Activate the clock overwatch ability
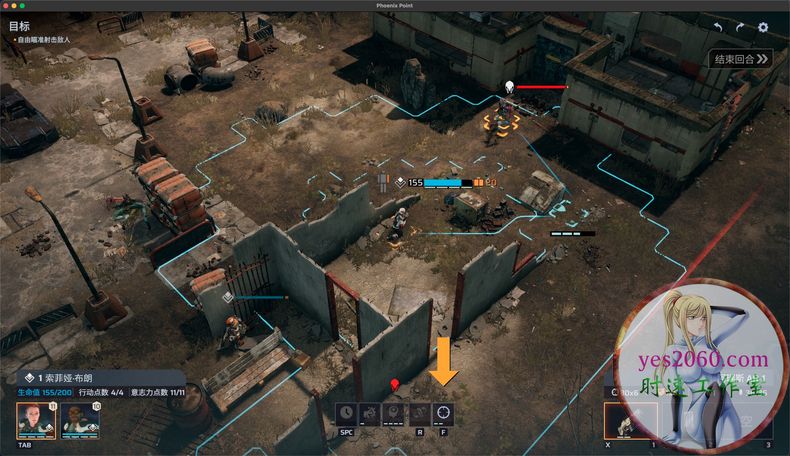Viewport: 790px width, 456px height. point(346,412)
